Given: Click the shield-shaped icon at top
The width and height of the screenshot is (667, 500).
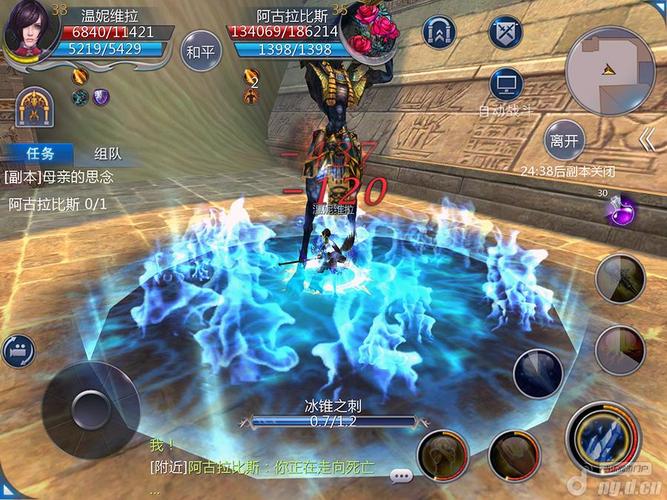Looking at the screenshot, I should pyautogui.click(x=505, y=32).
